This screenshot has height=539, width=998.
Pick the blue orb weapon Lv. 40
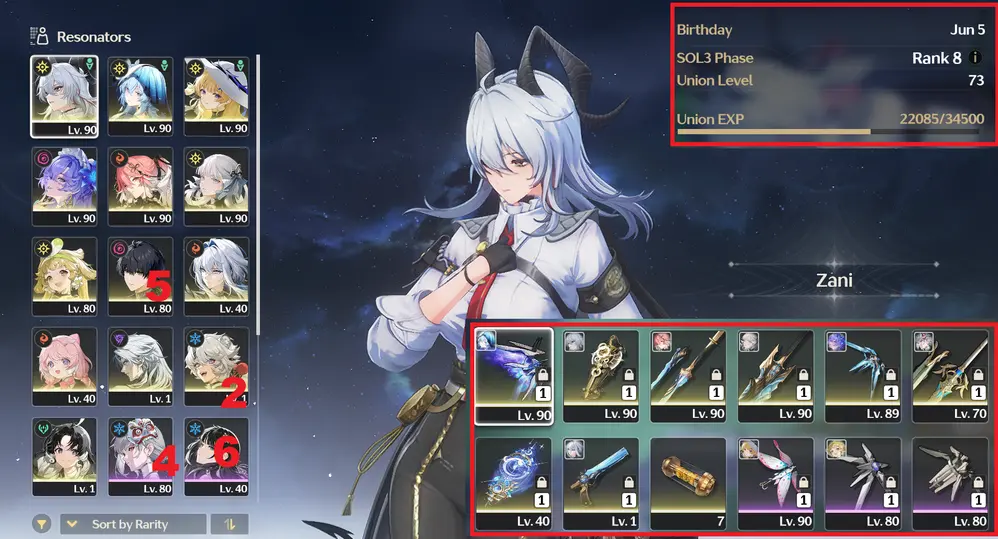point(512,482)
